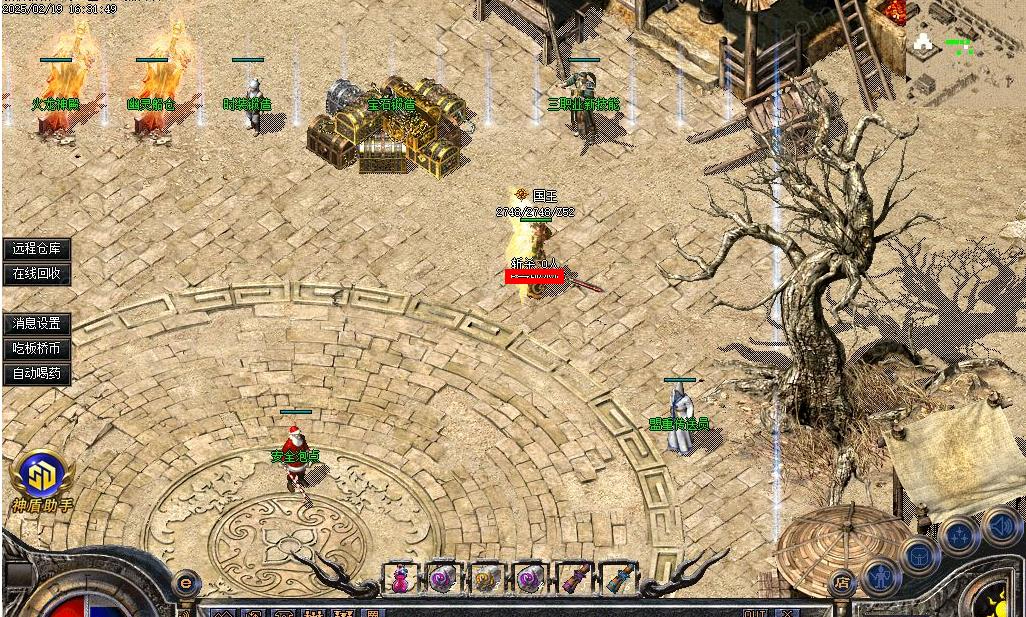The image size is (1026, 617).
Task: Toggle sound with the speaker button
Action: [1000, 524]
